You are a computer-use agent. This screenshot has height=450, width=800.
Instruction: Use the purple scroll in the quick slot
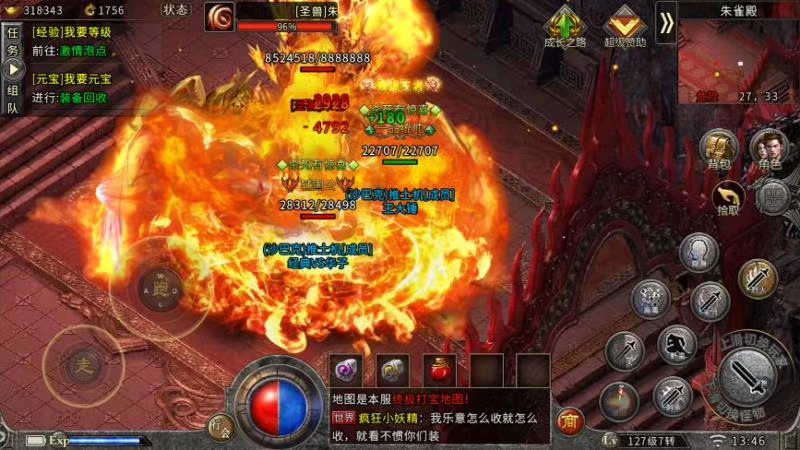tap(346, 369)
